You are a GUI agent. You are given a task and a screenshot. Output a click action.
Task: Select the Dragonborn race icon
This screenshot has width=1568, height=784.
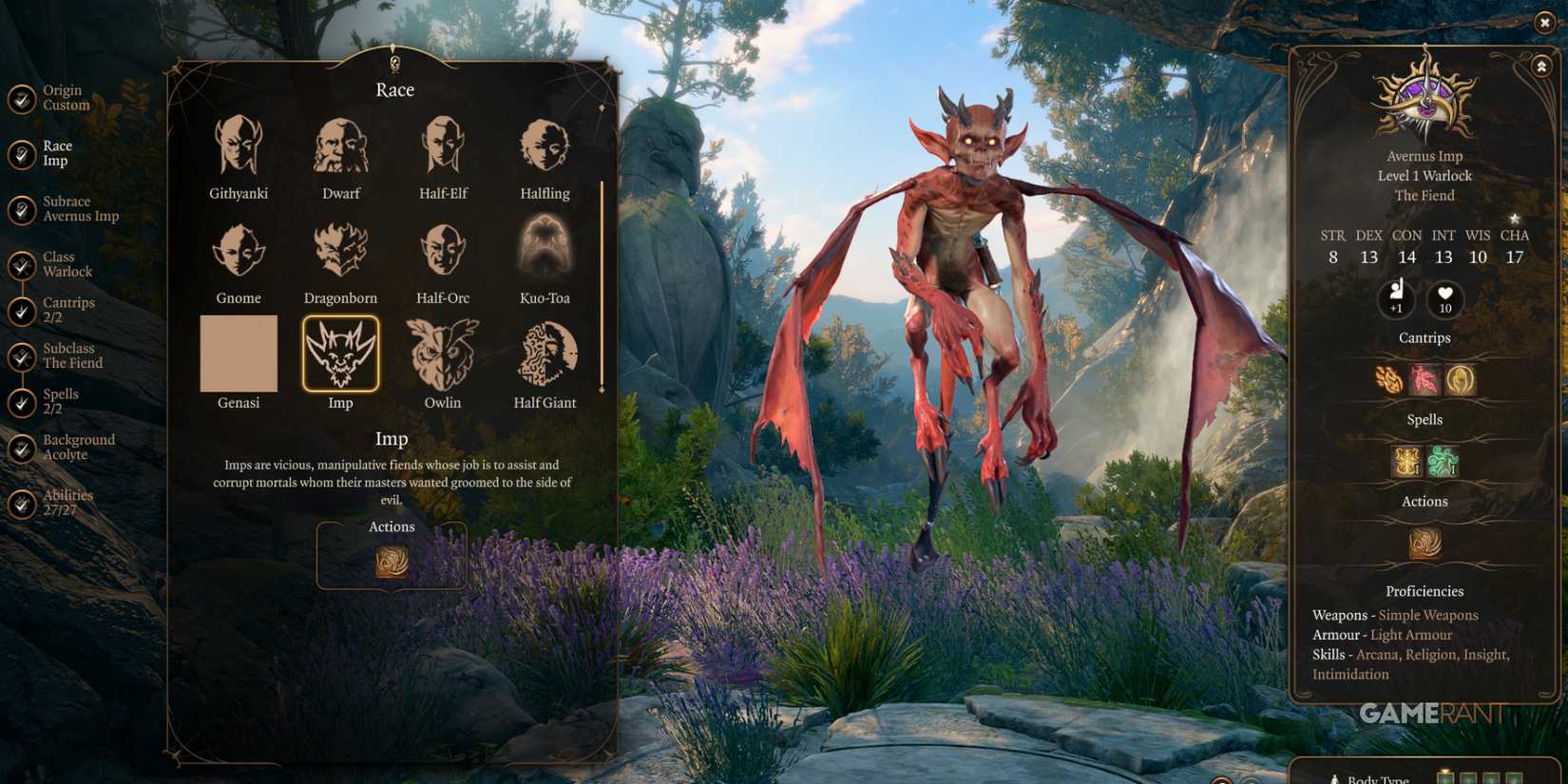[340, 249]
